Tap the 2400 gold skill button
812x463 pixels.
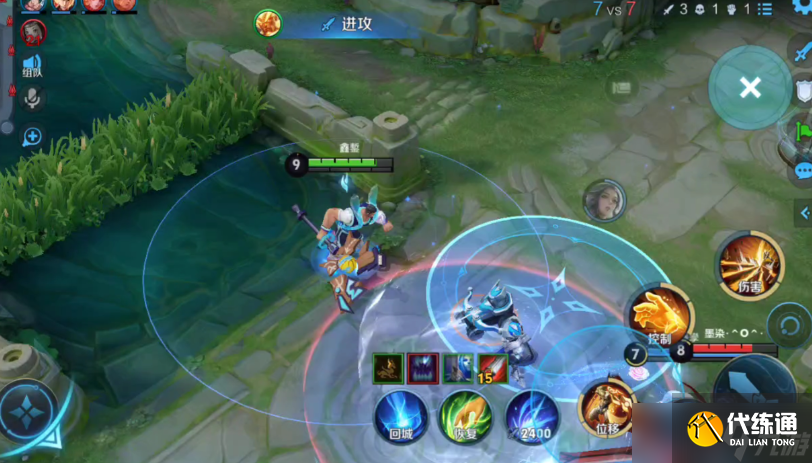click(x=532, y=415)
